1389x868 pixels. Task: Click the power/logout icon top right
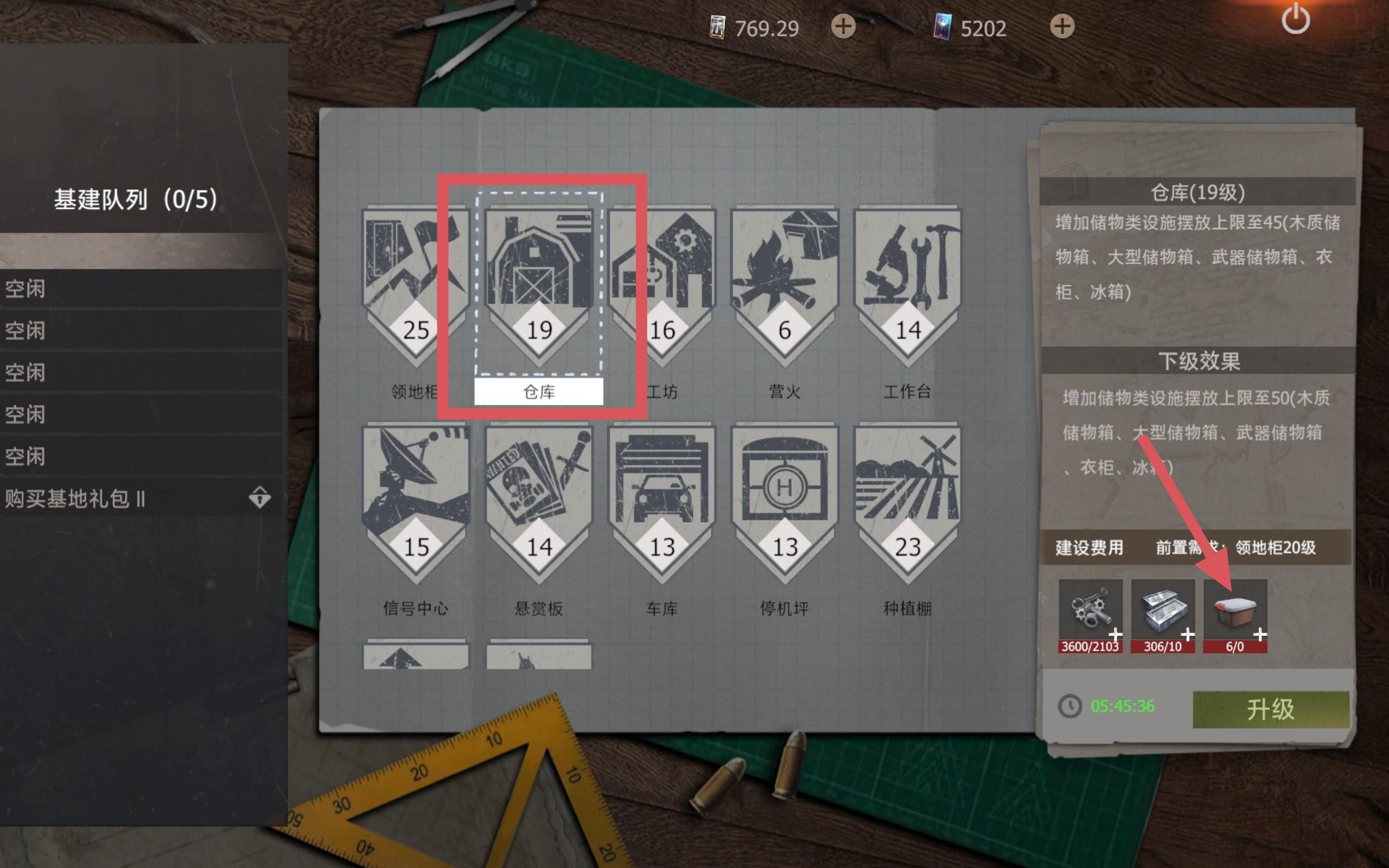pyautogui.click(x=1296, y=19)
